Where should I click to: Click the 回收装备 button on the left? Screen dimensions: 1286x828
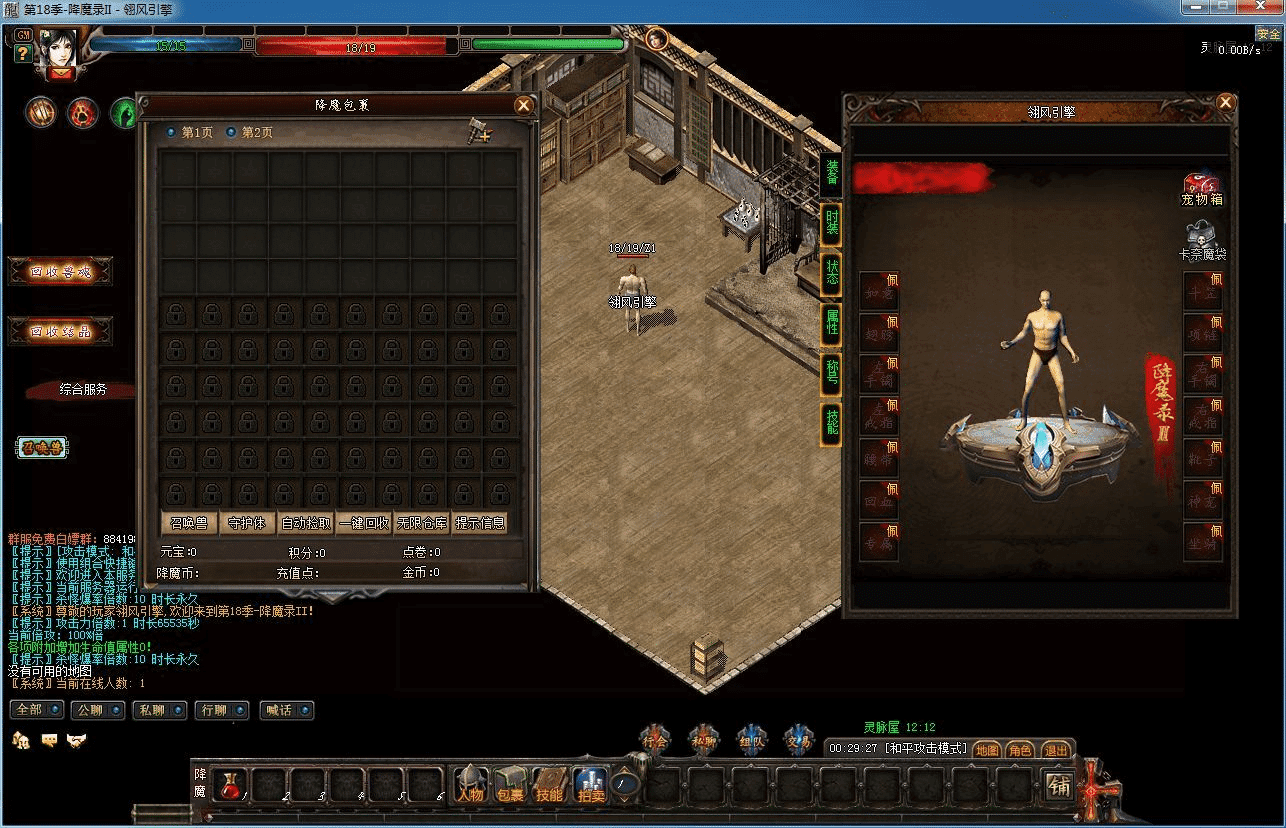tap(60, 331)
